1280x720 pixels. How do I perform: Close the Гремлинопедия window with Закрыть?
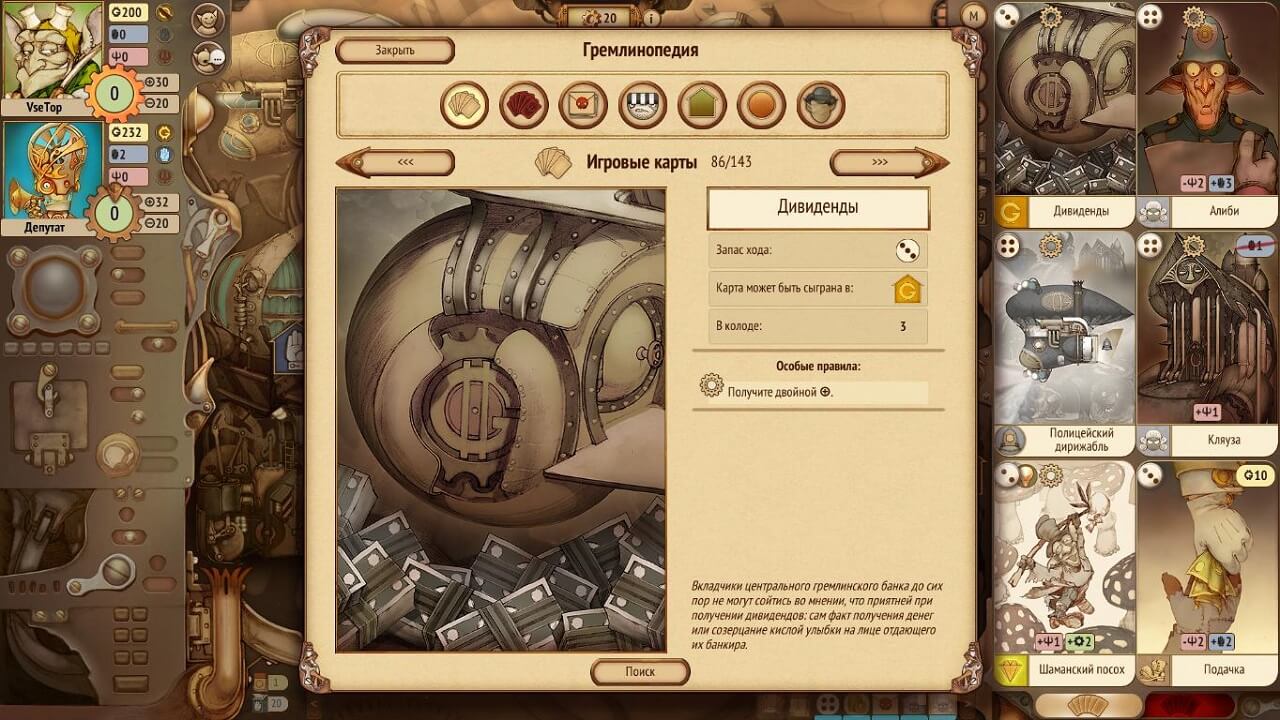pyautogui.click(x=394, y=50)
